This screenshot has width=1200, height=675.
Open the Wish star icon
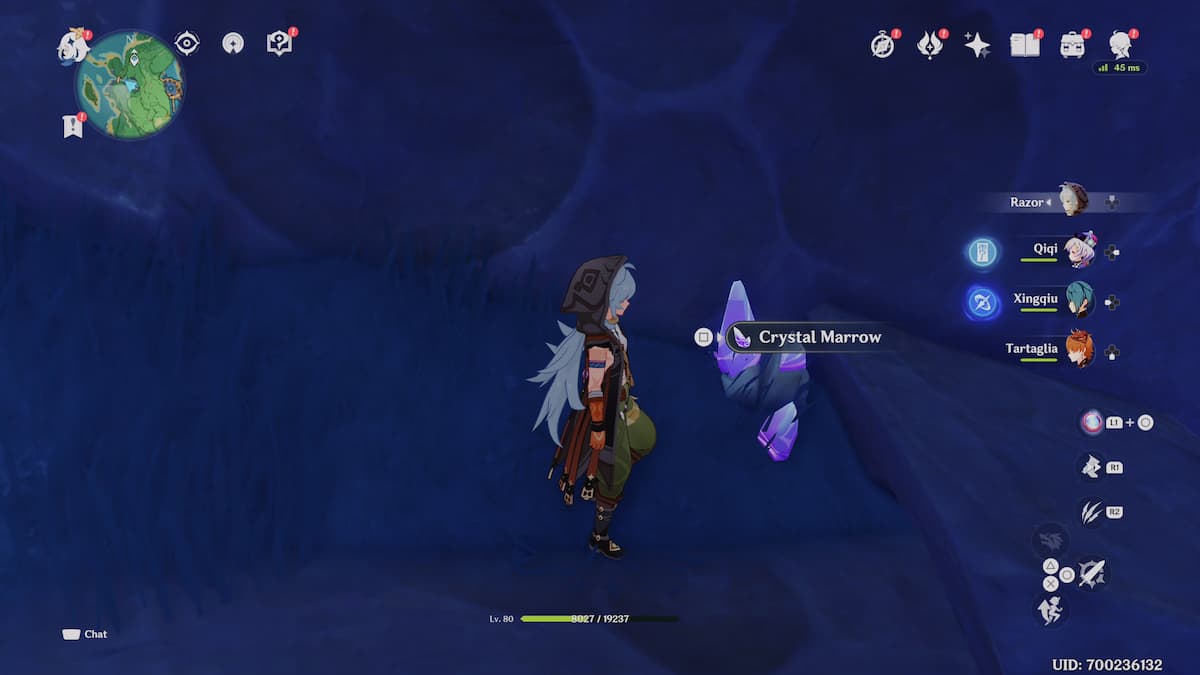(x=976, y=44)
